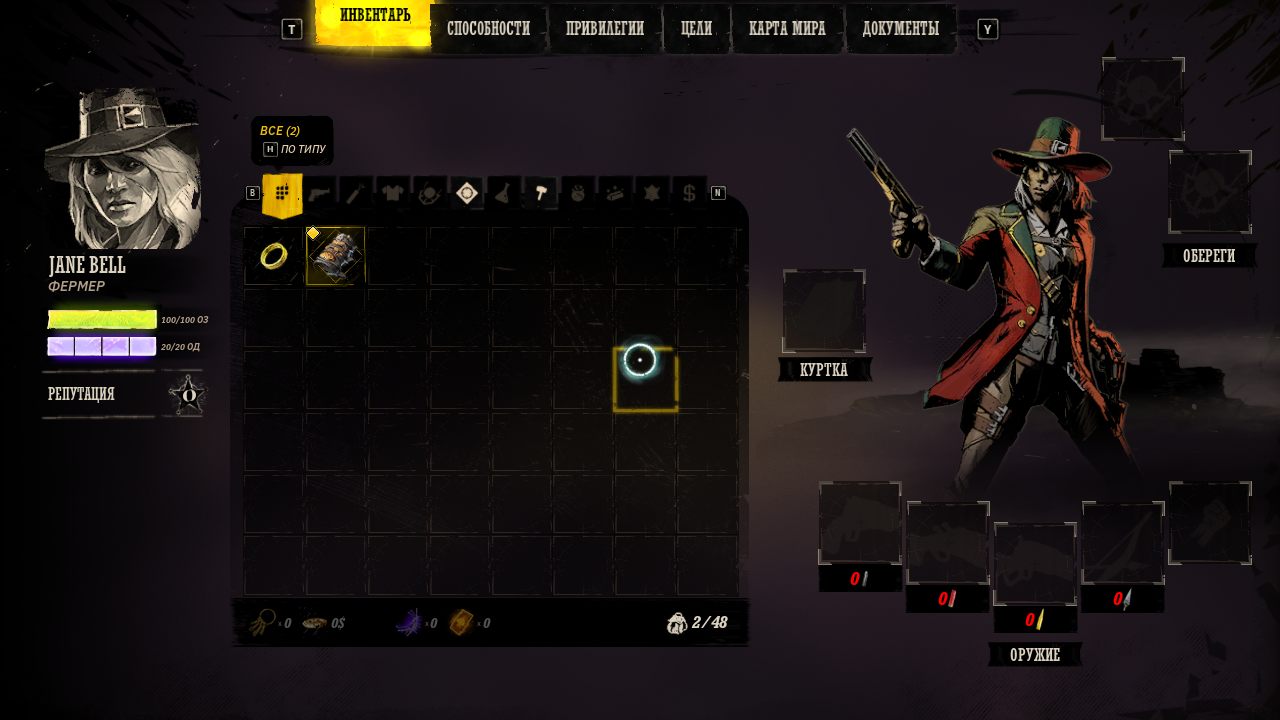Select the Инвентарь tab

375,16
